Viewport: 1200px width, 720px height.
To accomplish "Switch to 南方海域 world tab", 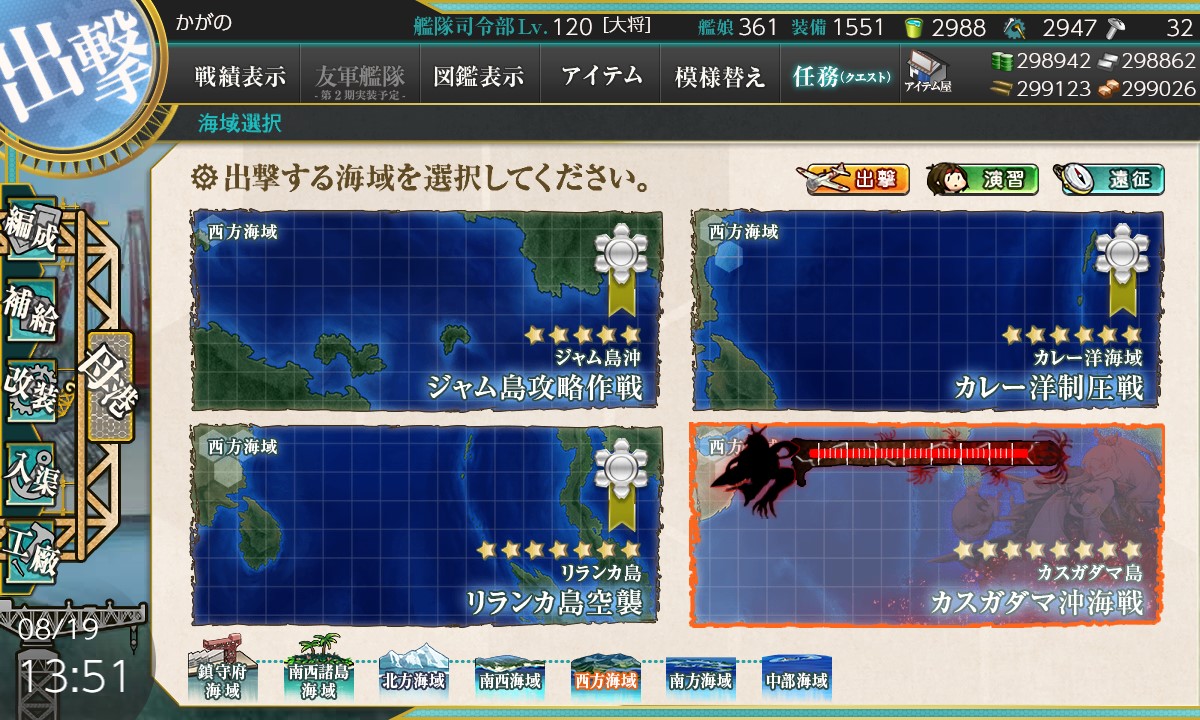I will (x=700, y=677).
